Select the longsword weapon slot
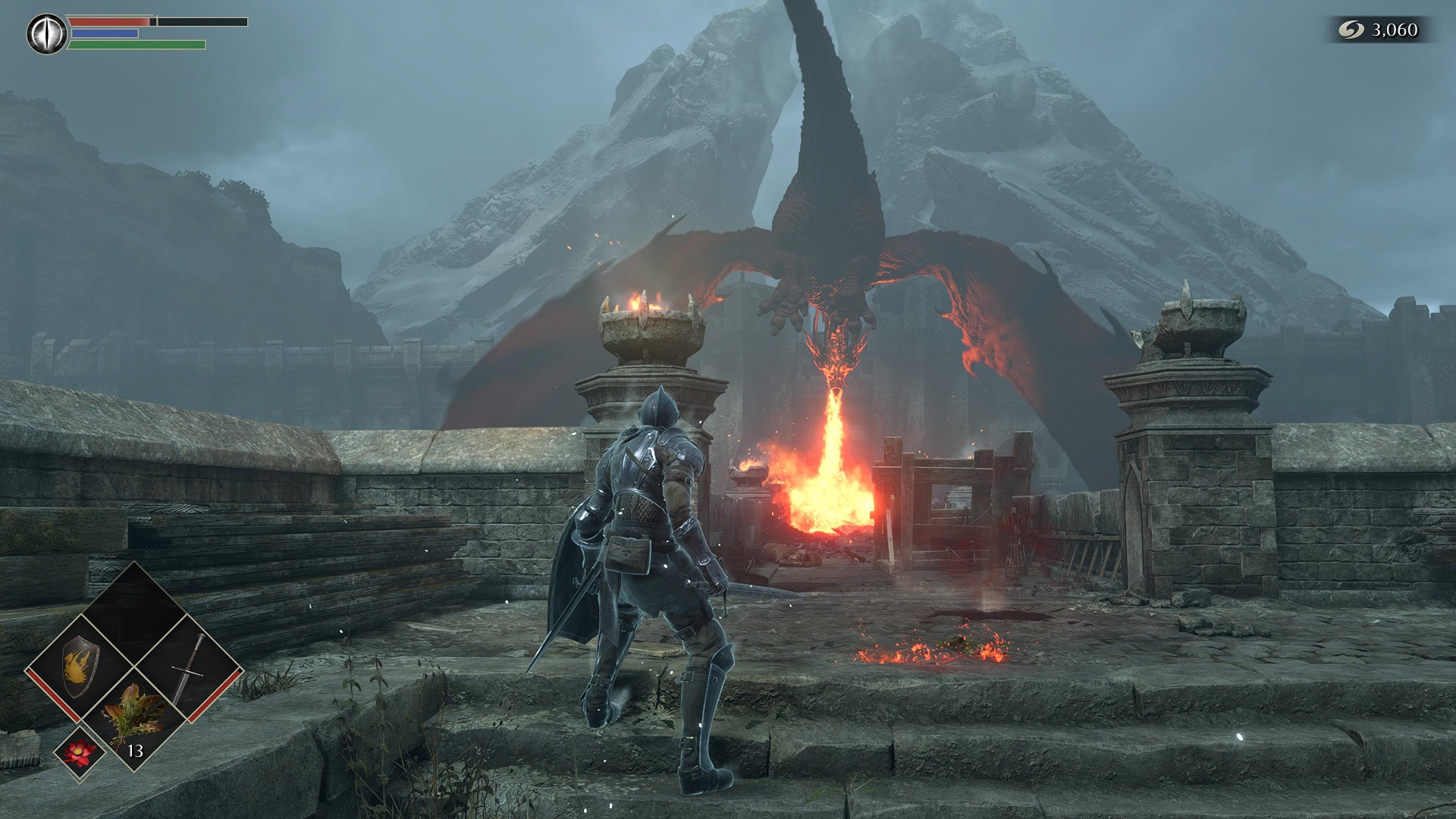The image size is (1456, 819). [x=189, y=667]
